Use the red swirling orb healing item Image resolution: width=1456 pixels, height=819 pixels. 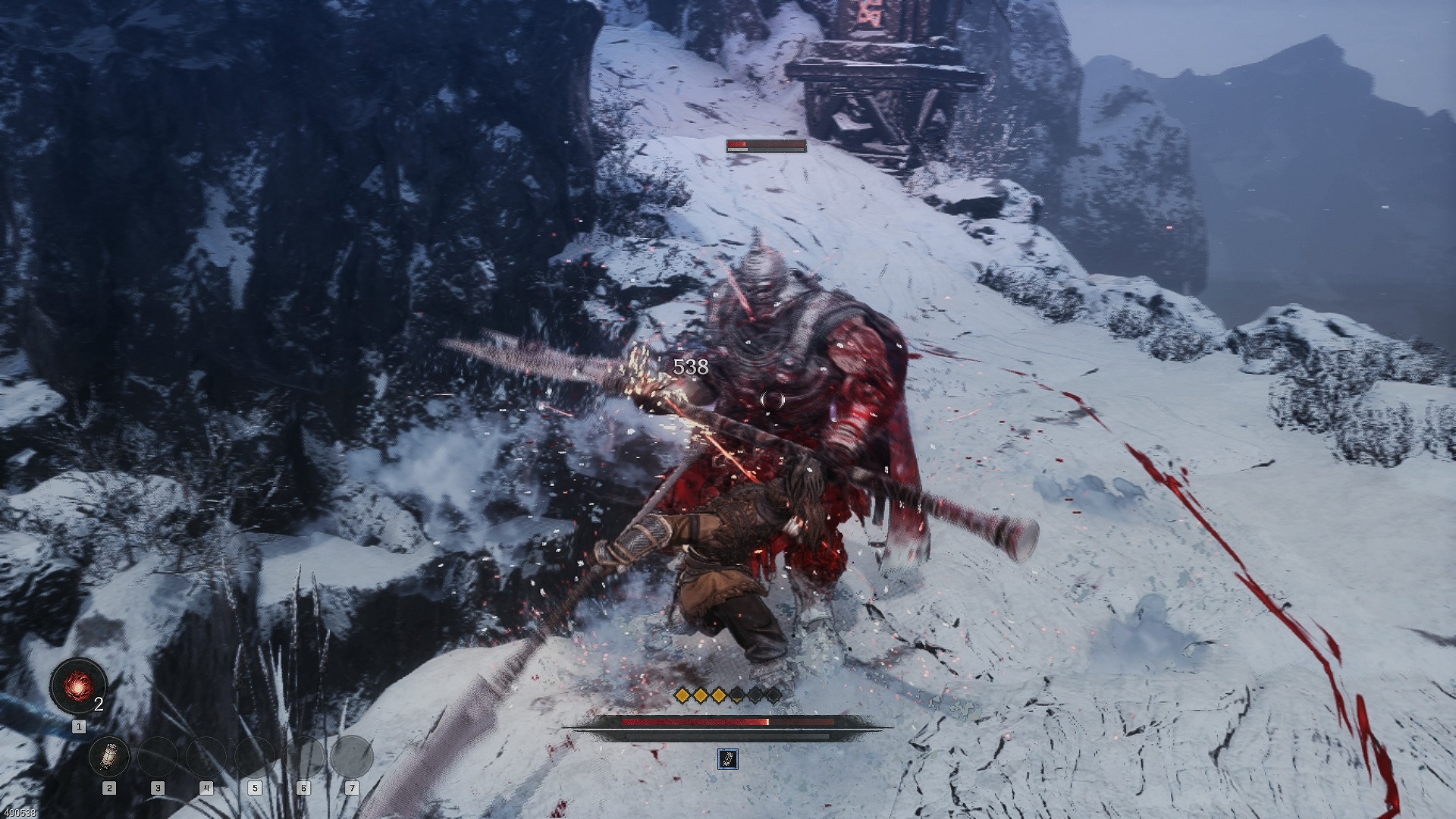click(78, 686)
